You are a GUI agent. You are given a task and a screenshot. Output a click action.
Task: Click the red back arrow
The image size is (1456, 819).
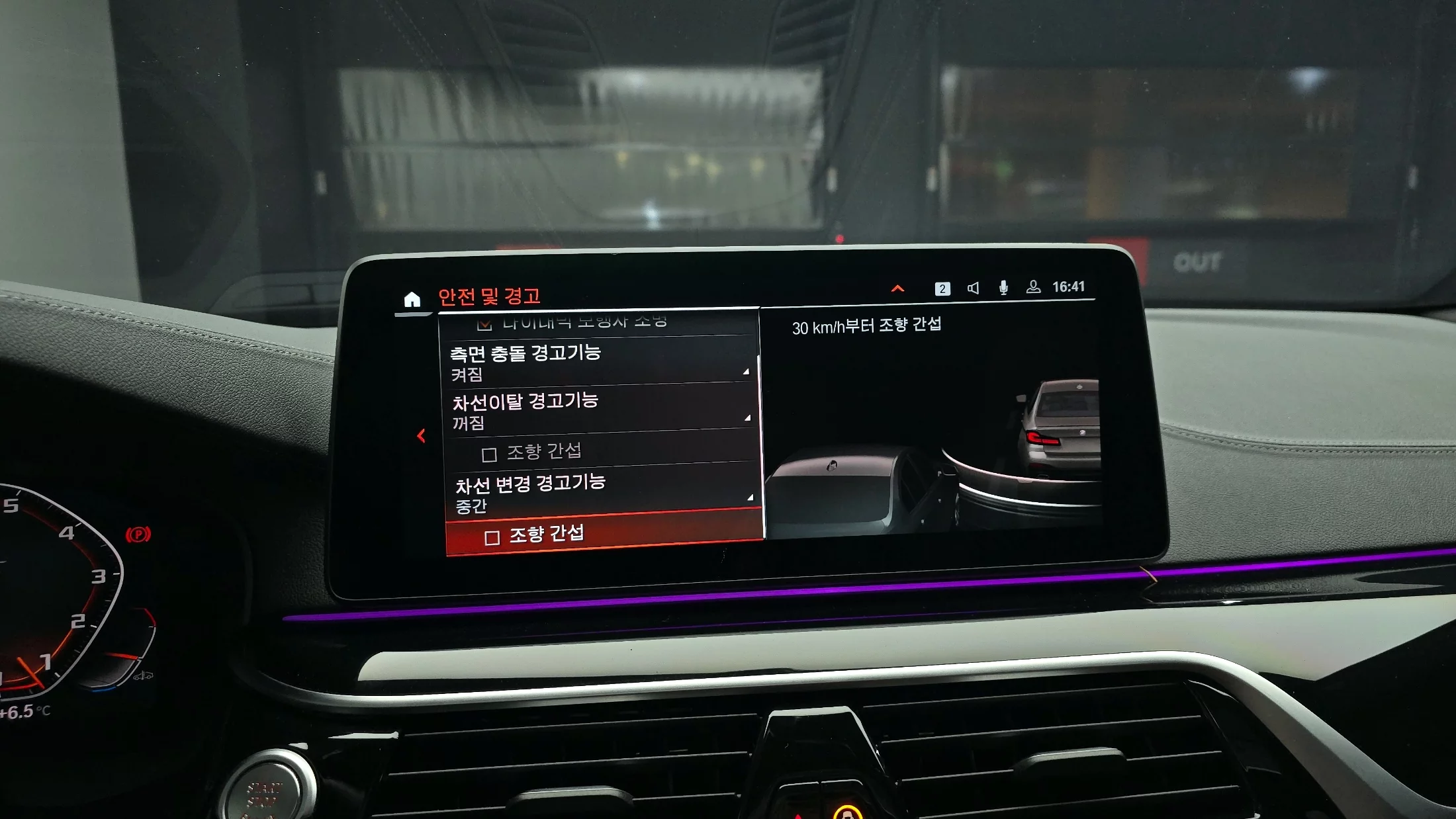[421, 436]
